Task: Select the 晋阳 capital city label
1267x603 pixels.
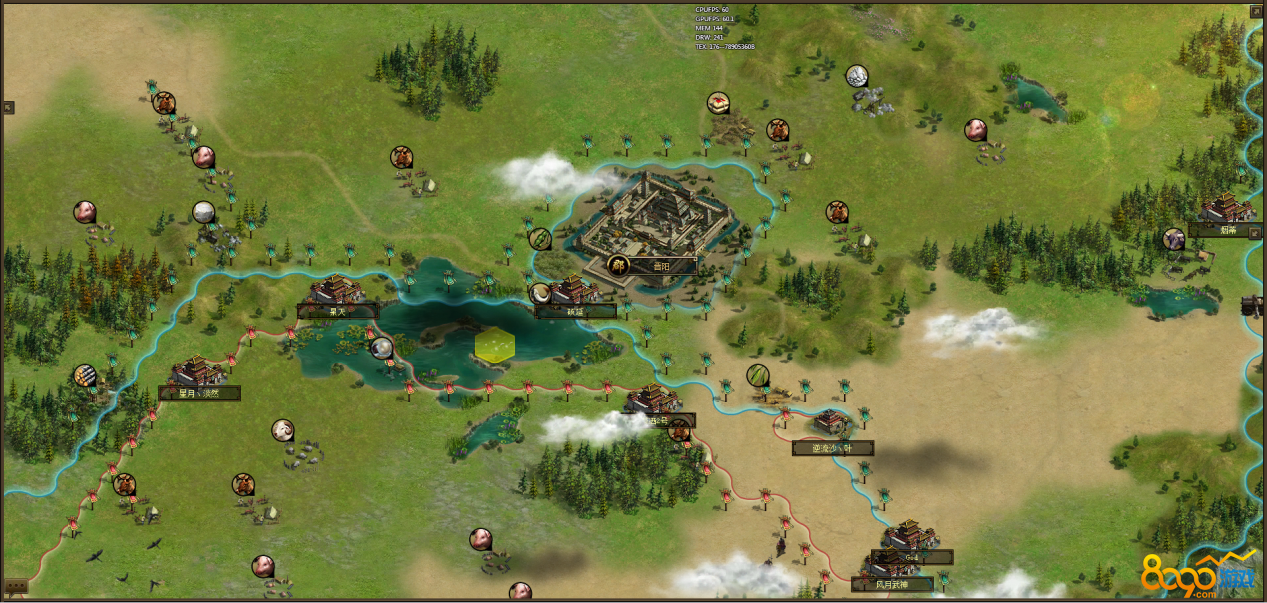Action: 660,266
